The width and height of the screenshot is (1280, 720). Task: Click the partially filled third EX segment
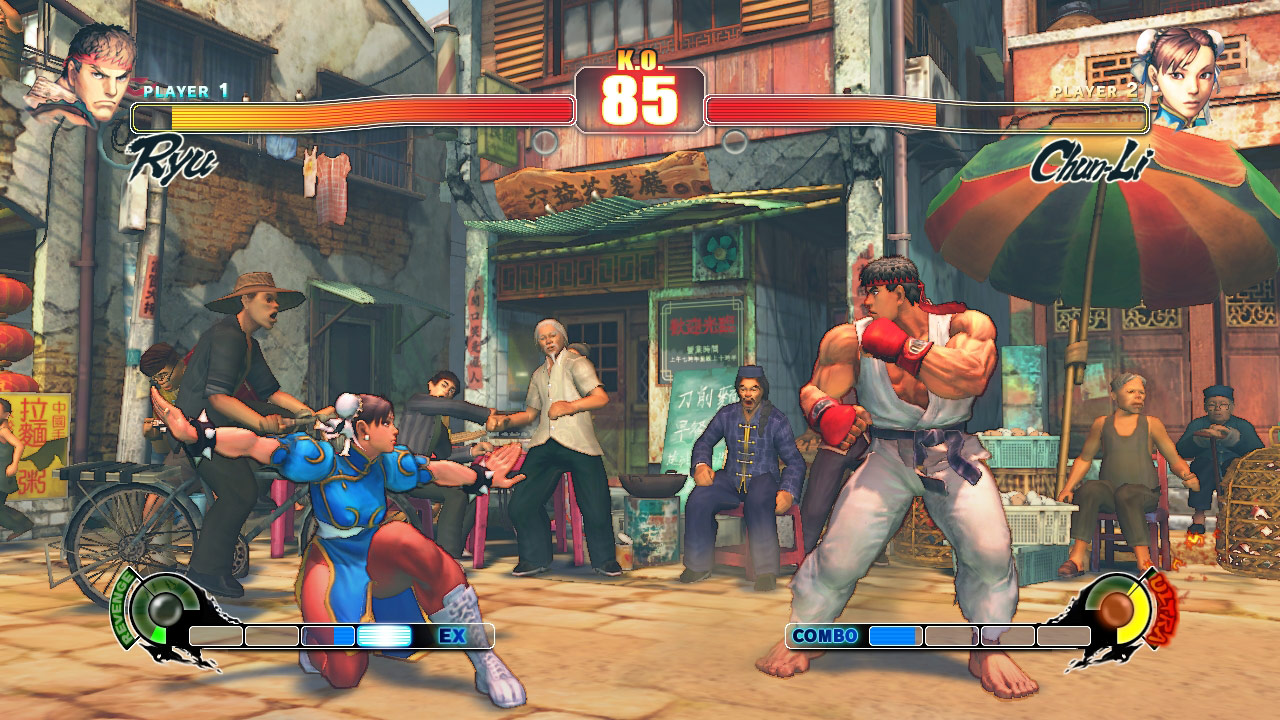pos(329,634)
